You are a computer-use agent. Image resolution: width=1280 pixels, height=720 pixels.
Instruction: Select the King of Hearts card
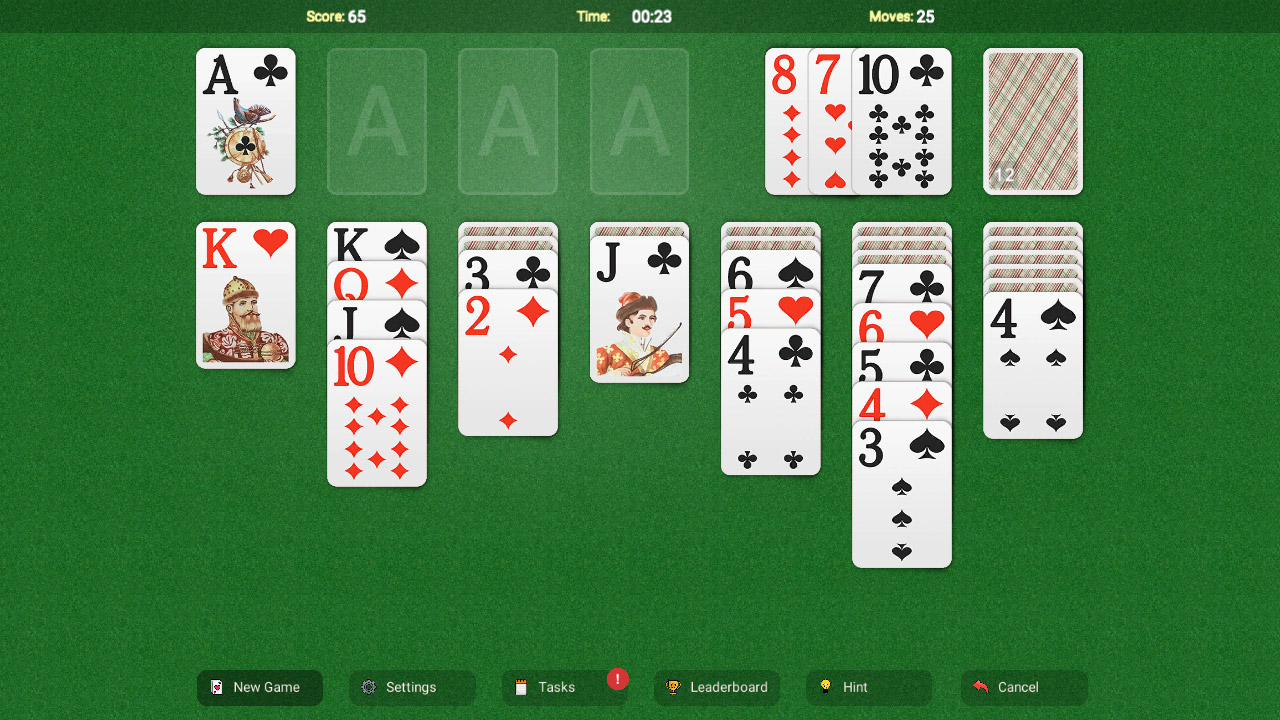coord(246,295)
